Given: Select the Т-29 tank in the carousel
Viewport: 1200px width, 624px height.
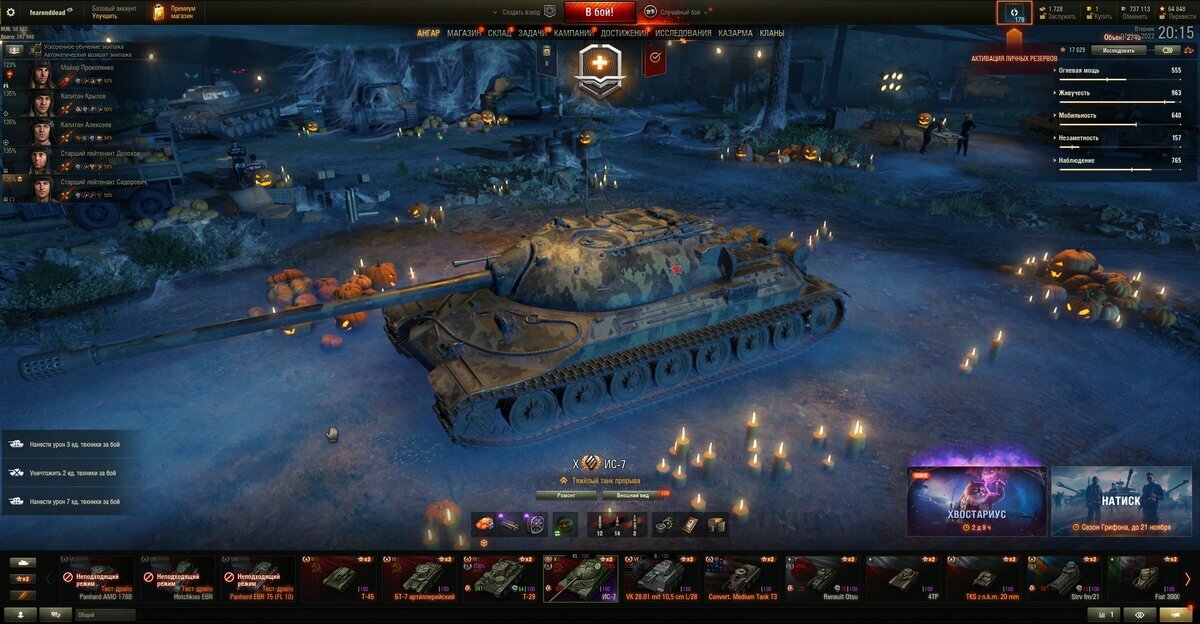Looking at the screenshot, I should click(498, 579).
